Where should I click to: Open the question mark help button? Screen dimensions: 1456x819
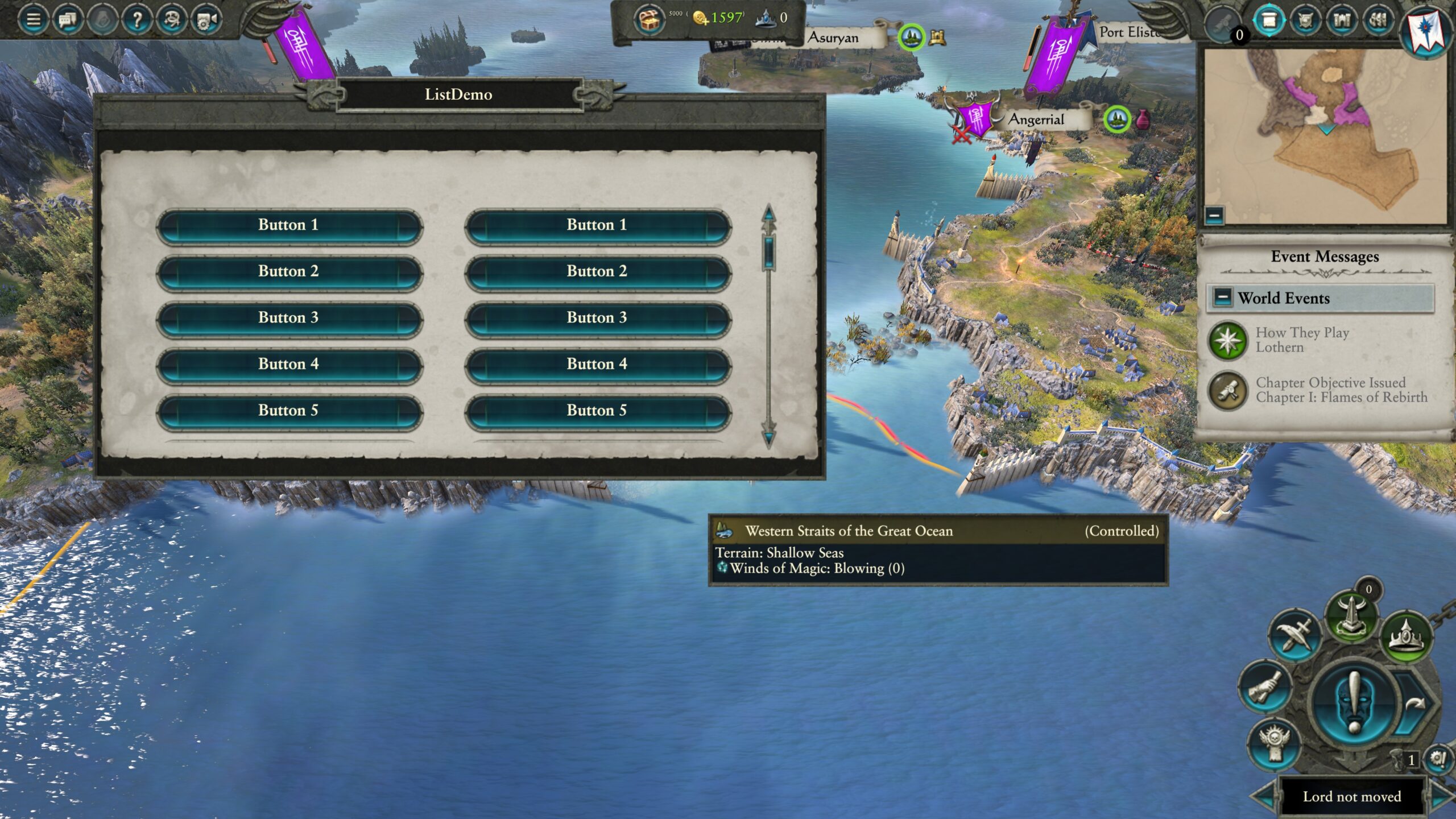[137, 20]
